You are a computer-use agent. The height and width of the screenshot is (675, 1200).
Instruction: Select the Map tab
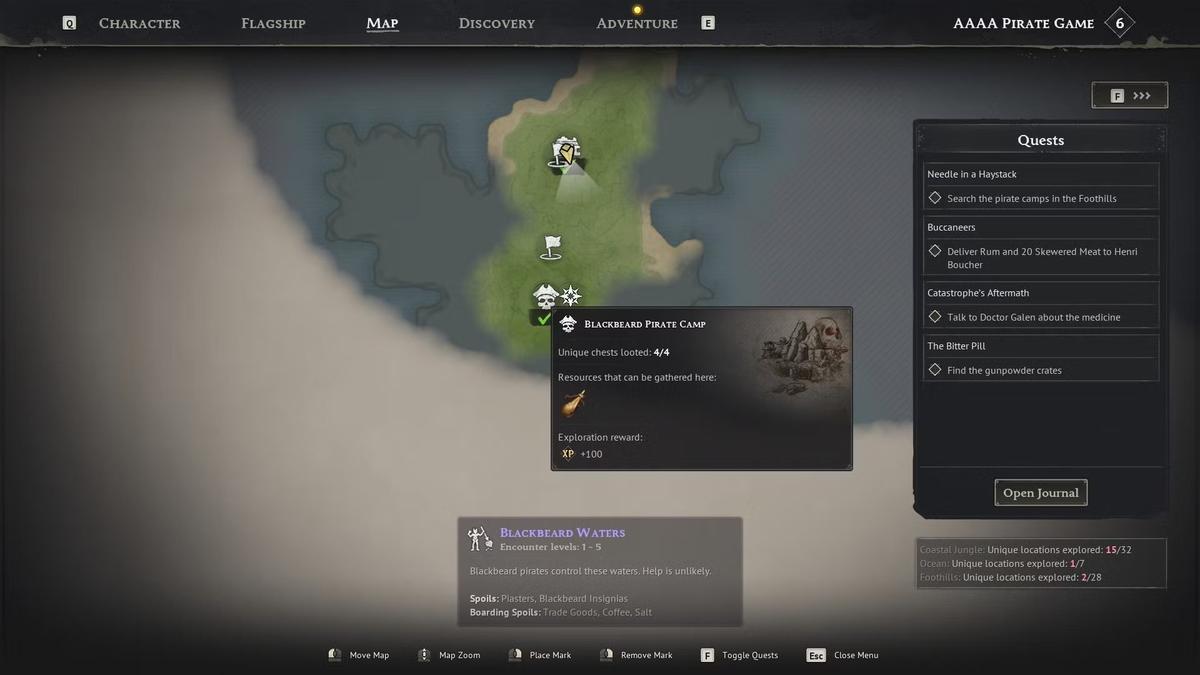[382, 23]
